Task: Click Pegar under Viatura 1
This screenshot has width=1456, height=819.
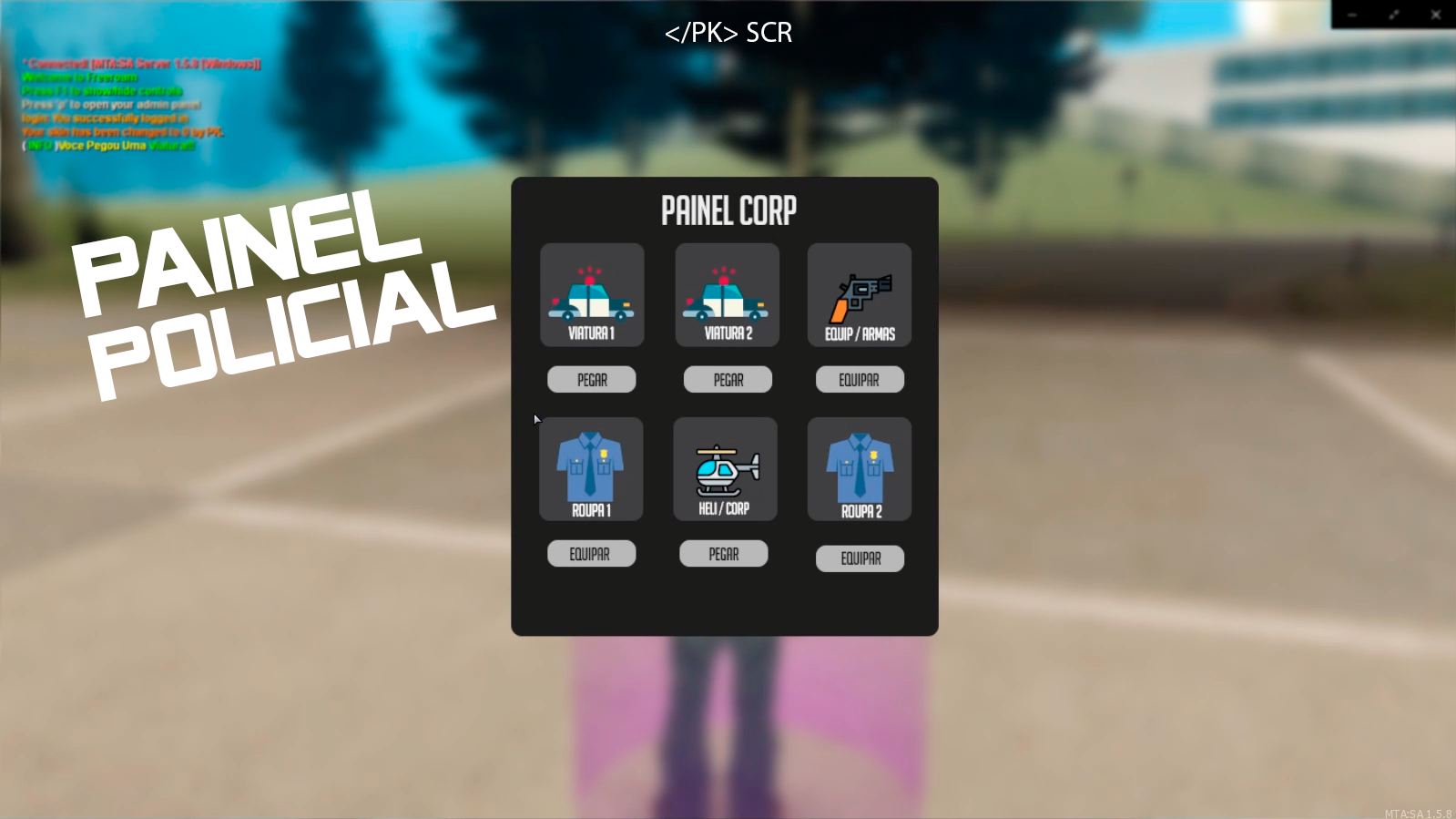Action: [x=591, y=379]
